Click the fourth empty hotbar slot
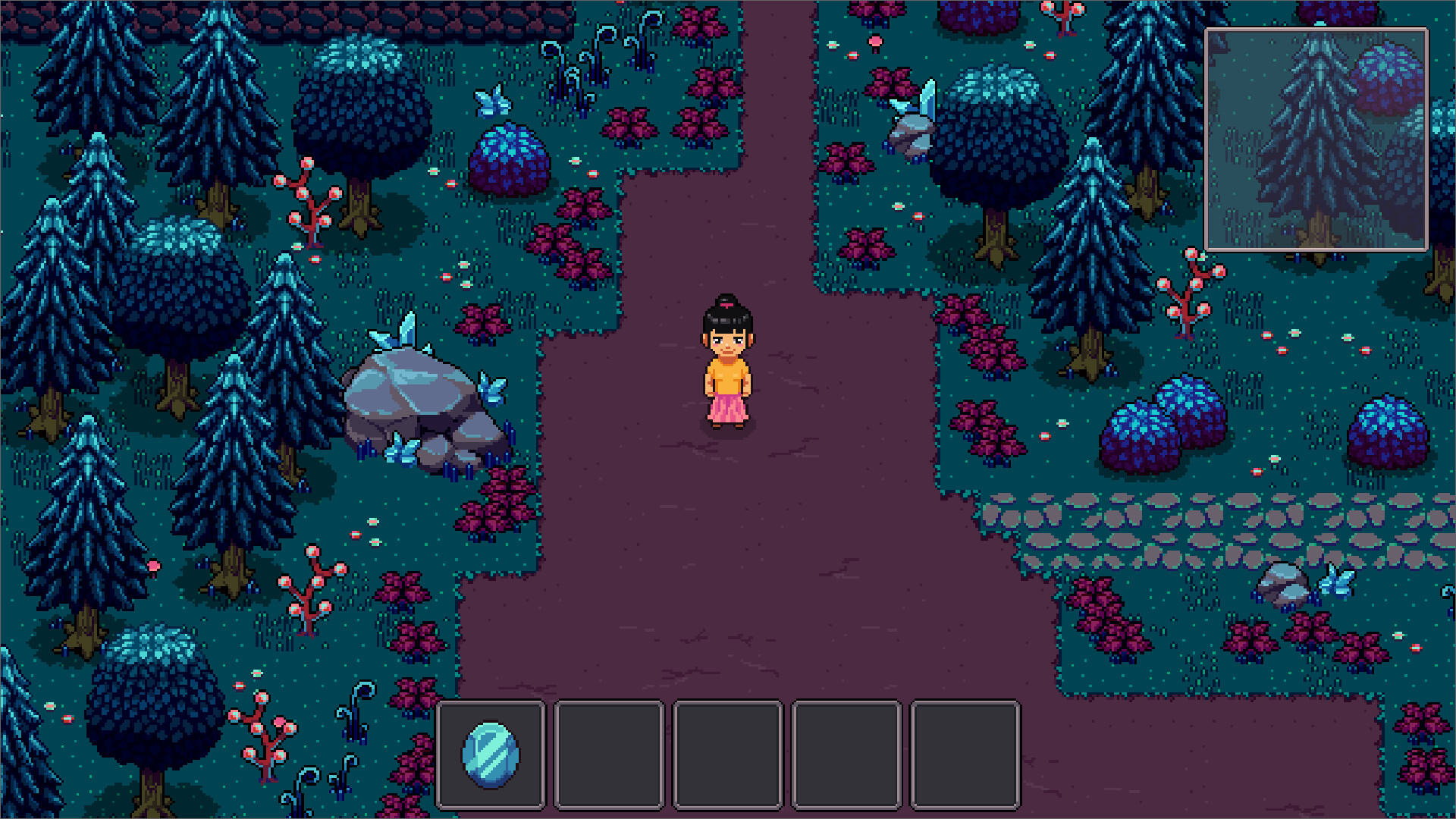The height and width of the screenshot is (819, 1456). (848, 754)
